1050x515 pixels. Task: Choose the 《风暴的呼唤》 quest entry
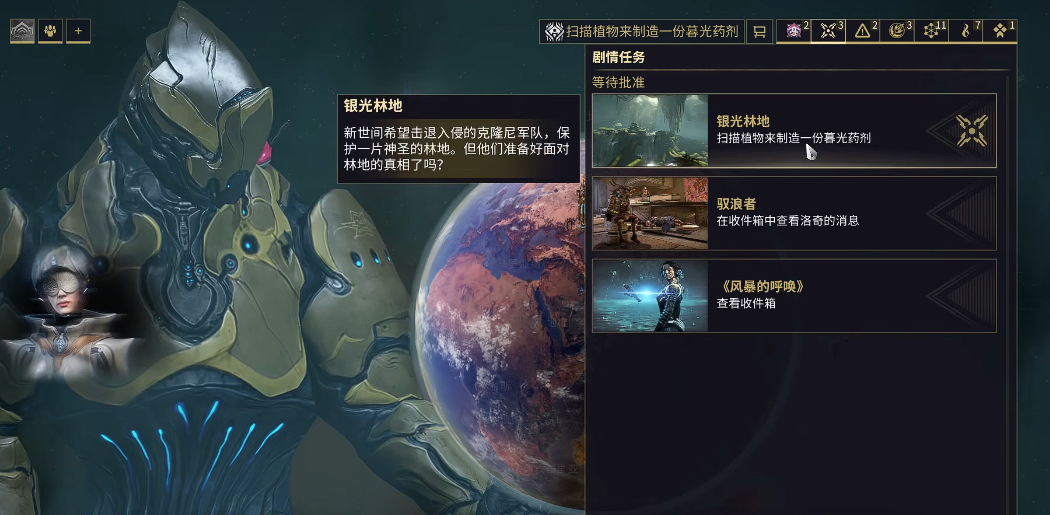(794, 296)
